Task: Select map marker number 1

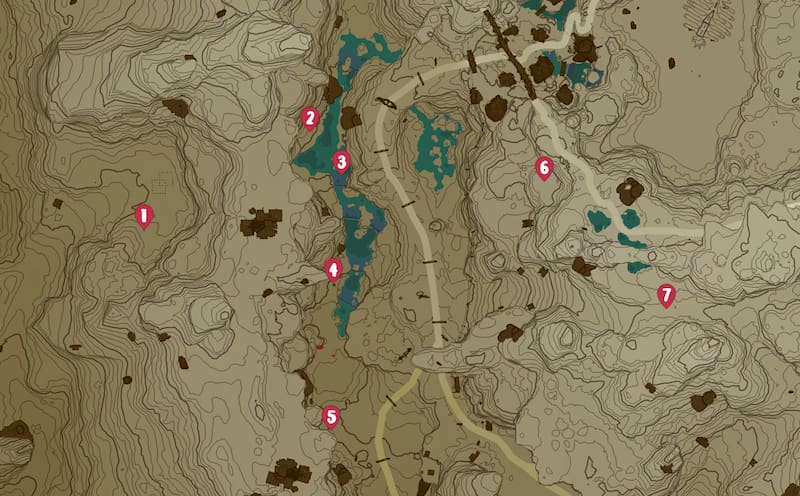Action: point(143,215)
